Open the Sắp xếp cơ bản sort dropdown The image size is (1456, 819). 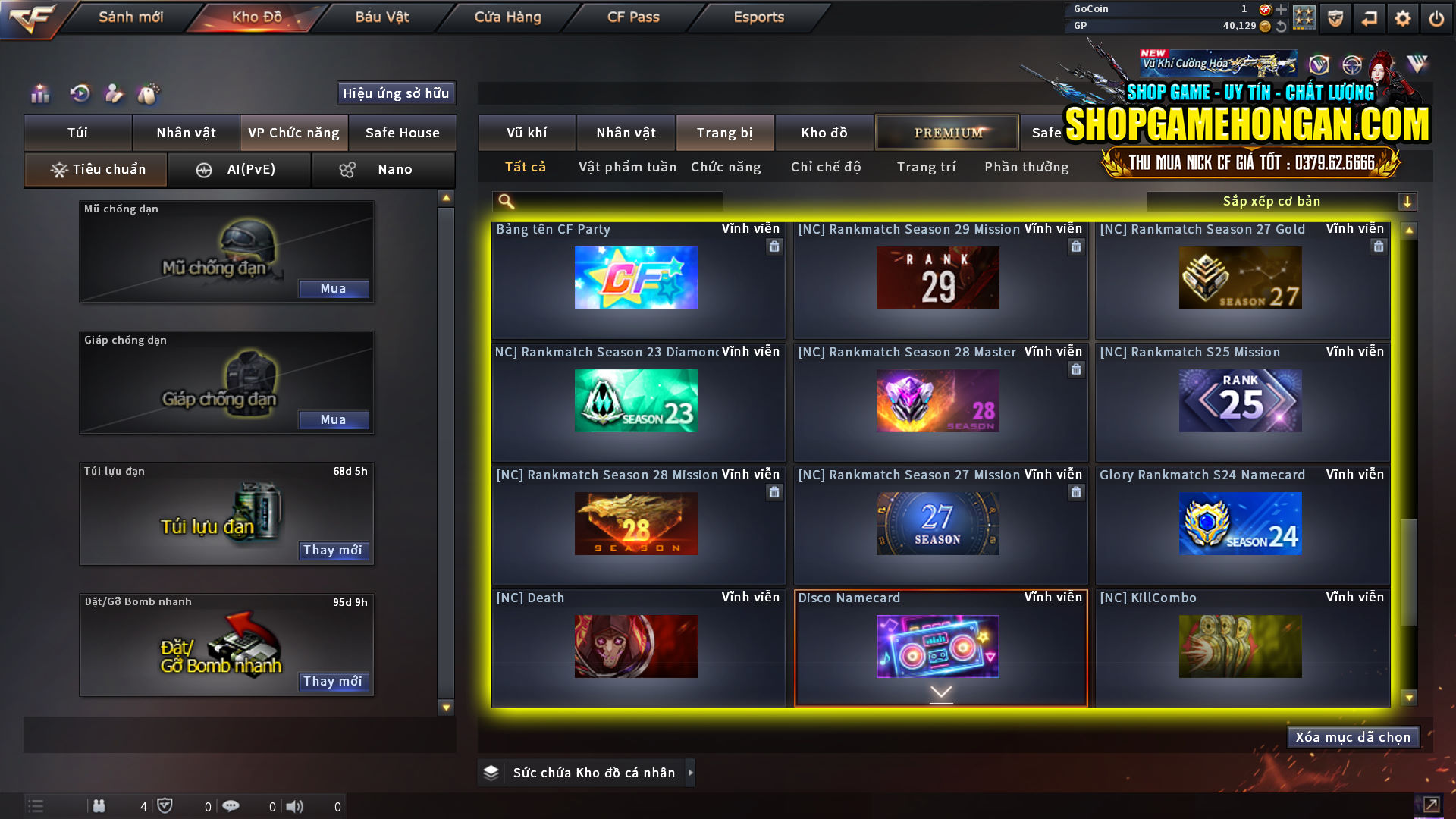click(x=1272, y=201)
